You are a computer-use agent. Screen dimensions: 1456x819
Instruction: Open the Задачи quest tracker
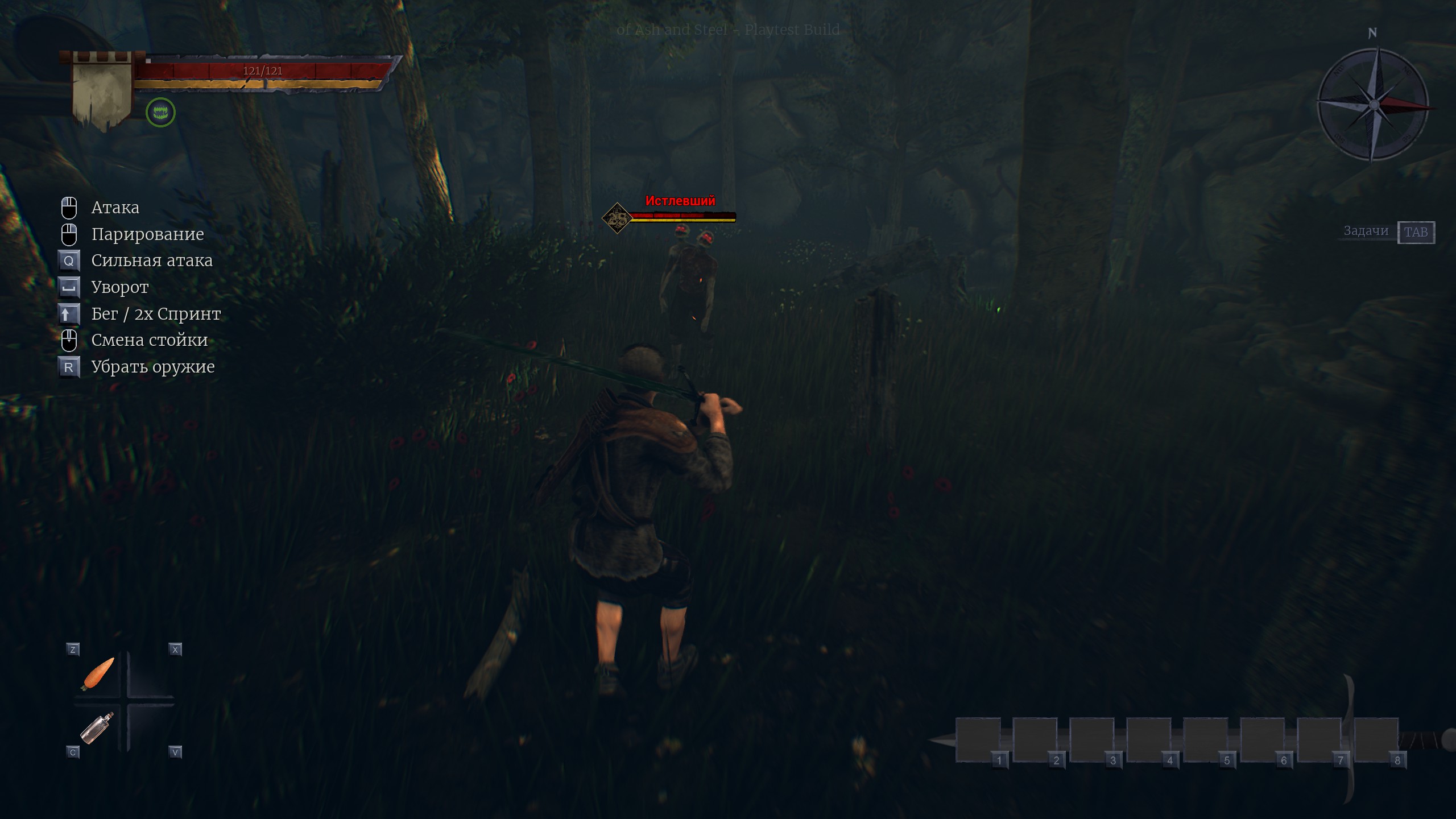click(x=1388, y=231)
